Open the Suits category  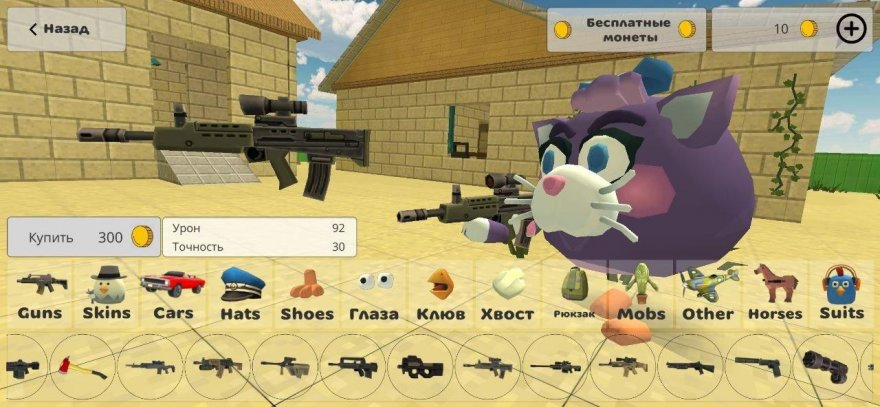841,294
